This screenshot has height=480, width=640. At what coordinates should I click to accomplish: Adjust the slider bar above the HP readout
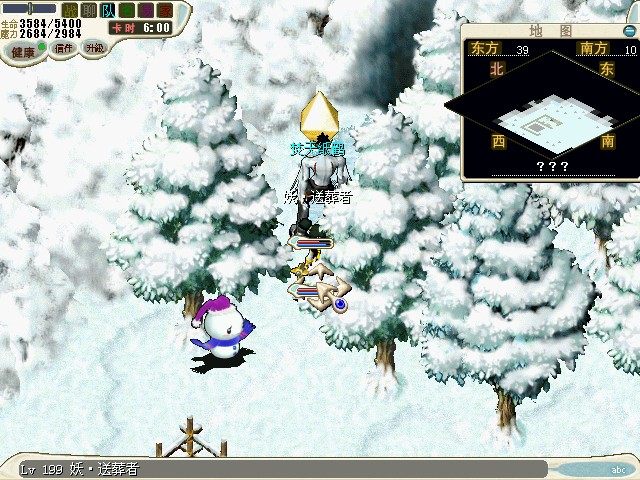30,8
